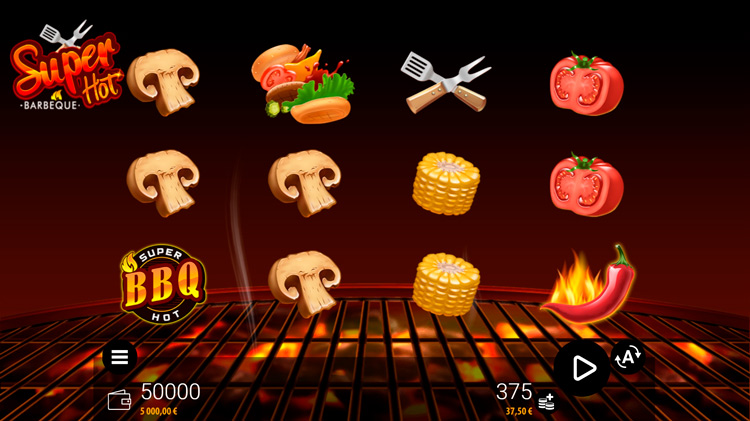The image size is (750, 421).
Task: Click the wallet balance icon
Action: [119, 399]
